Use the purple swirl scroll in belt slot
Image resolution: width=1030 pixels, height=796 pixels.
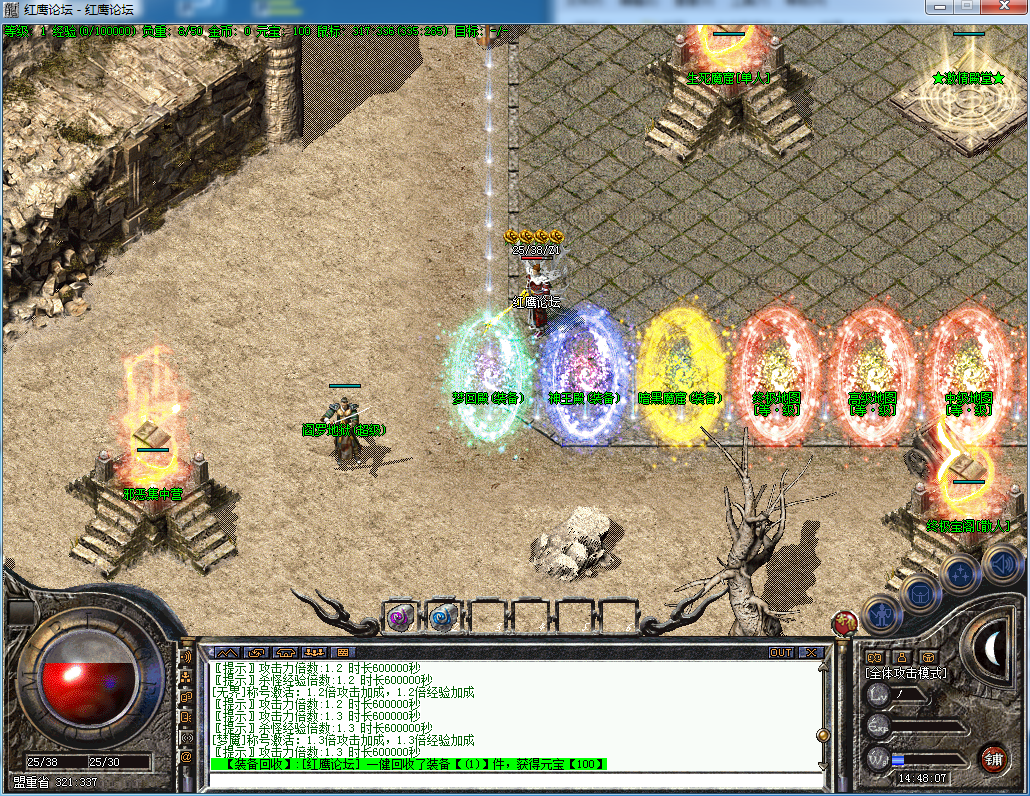[402, 617]
